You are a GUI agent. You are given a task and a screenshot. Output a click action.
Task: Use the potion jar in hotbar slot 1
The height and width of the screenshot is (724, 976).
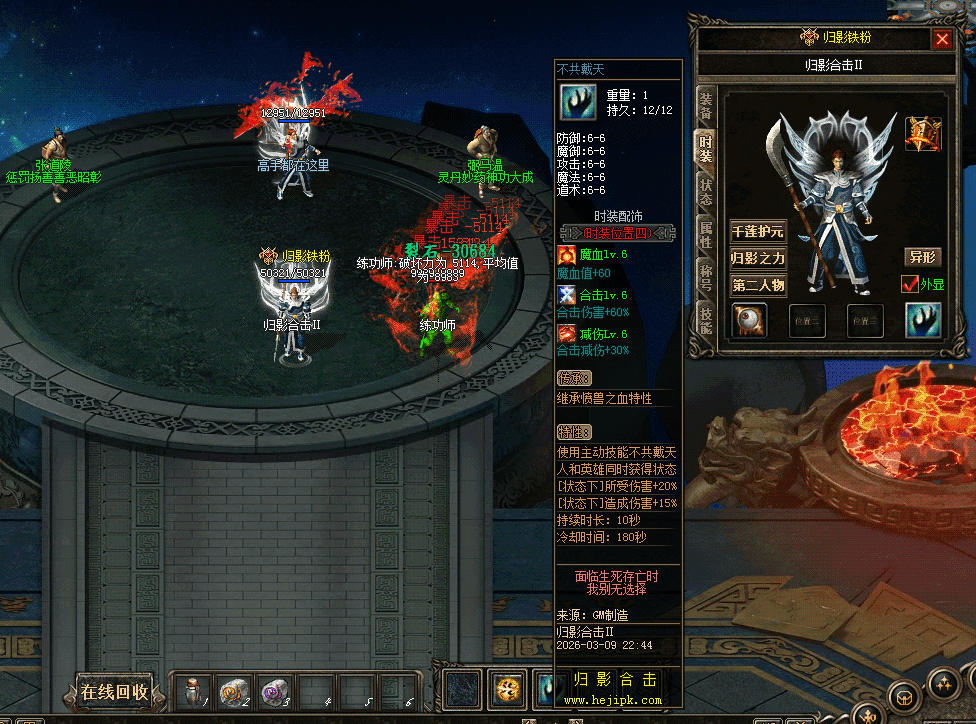193,691
